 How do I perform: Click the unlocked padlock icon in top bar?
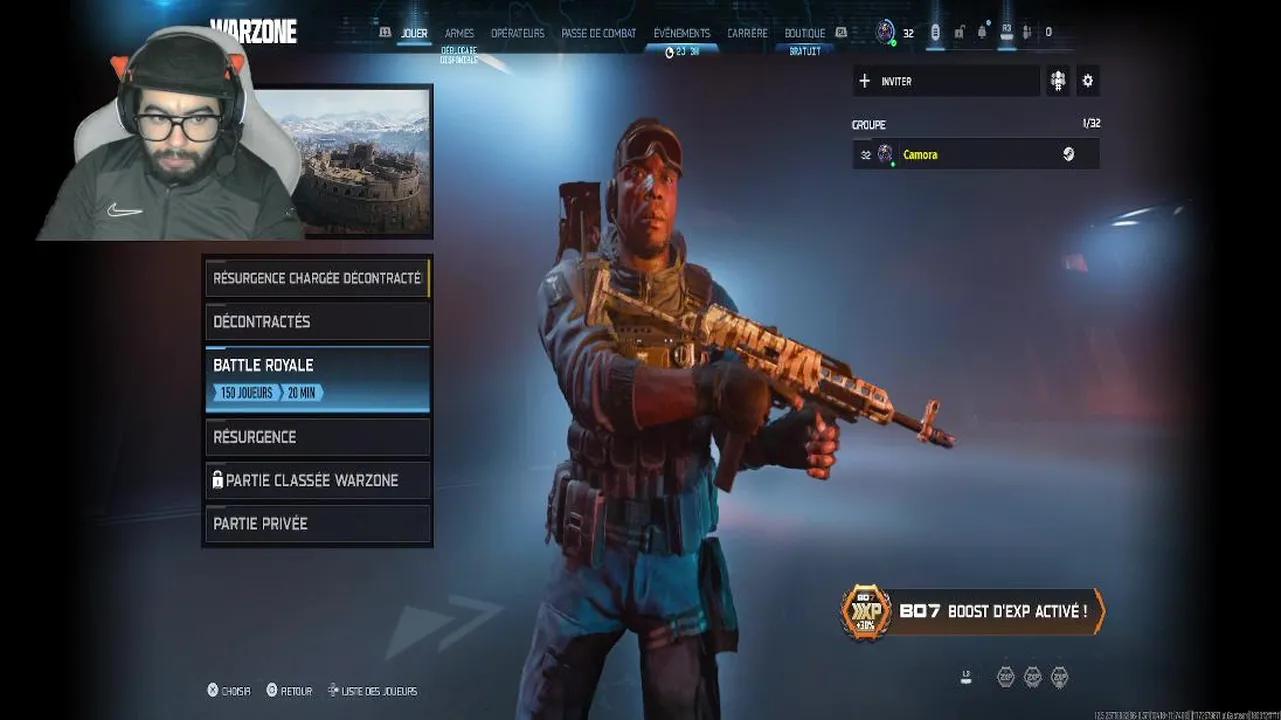[x=960, y=32]
